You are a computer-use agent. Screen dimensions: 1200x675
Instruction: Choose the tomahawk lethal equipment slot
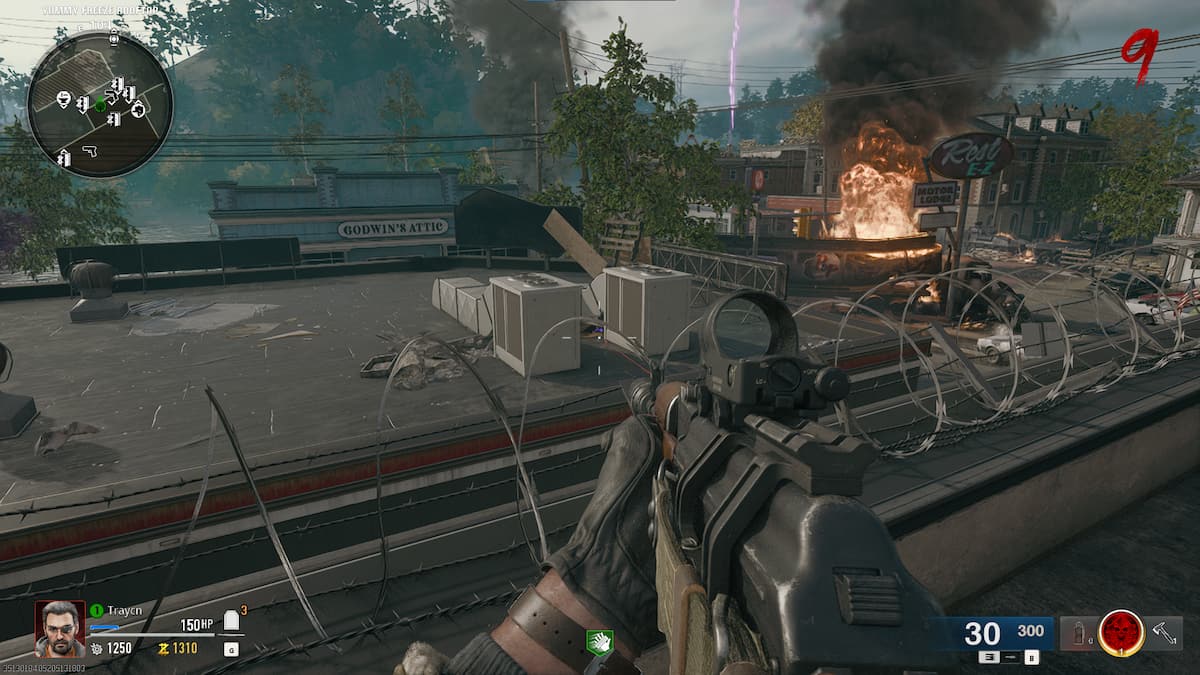[1165, 632]
